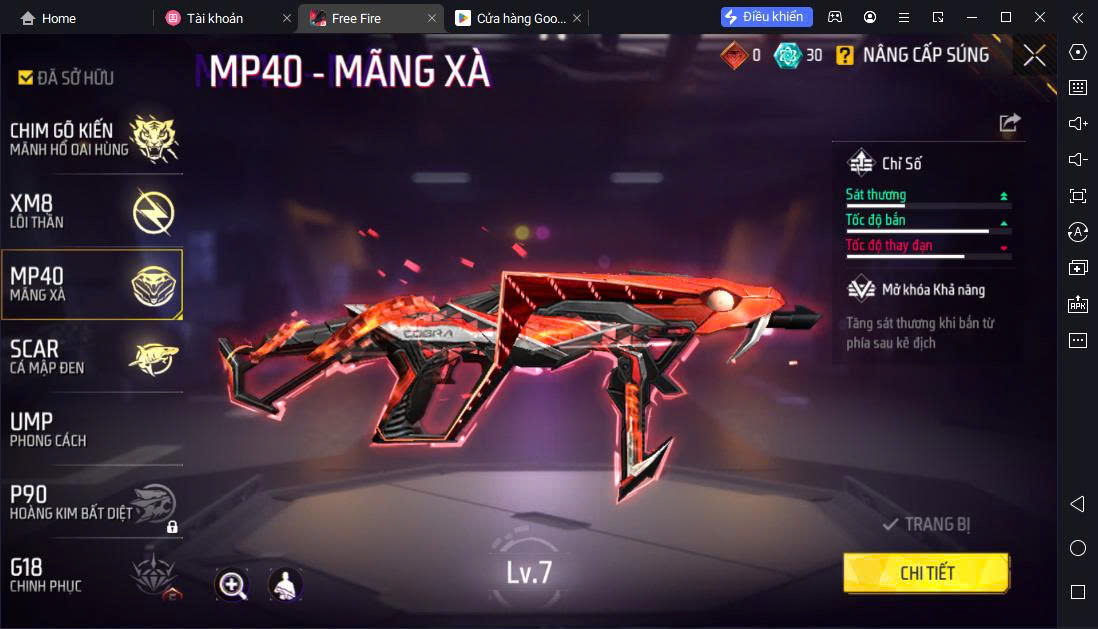Screen dimensions: 1098x629
Task: Select the MP40 Mãng Xà entry
Action: (x=92, y=284)
